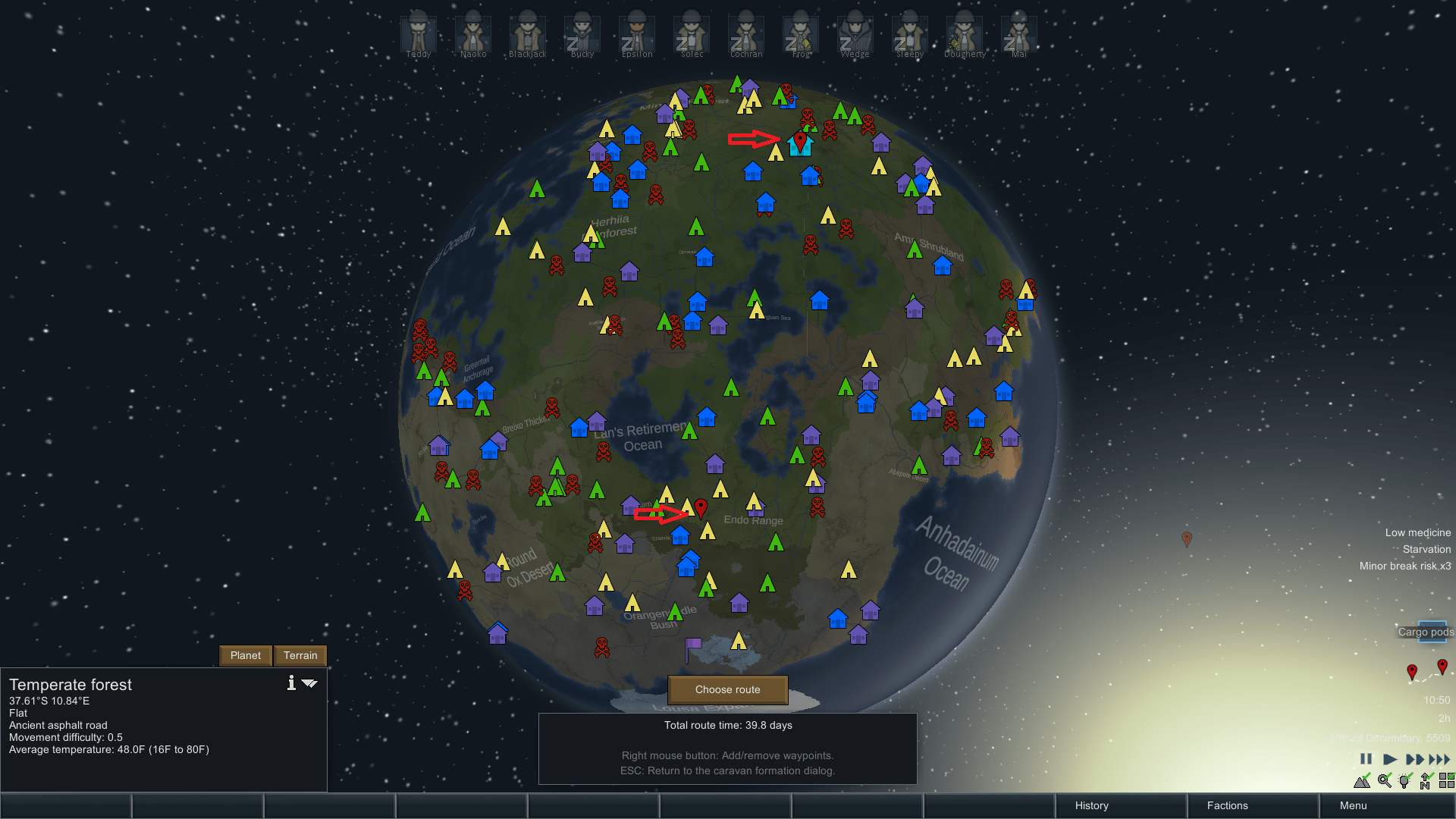Screen dimensions: 1456x819
Task: Switch to the Terrain tab
Action: click(300, 655)
